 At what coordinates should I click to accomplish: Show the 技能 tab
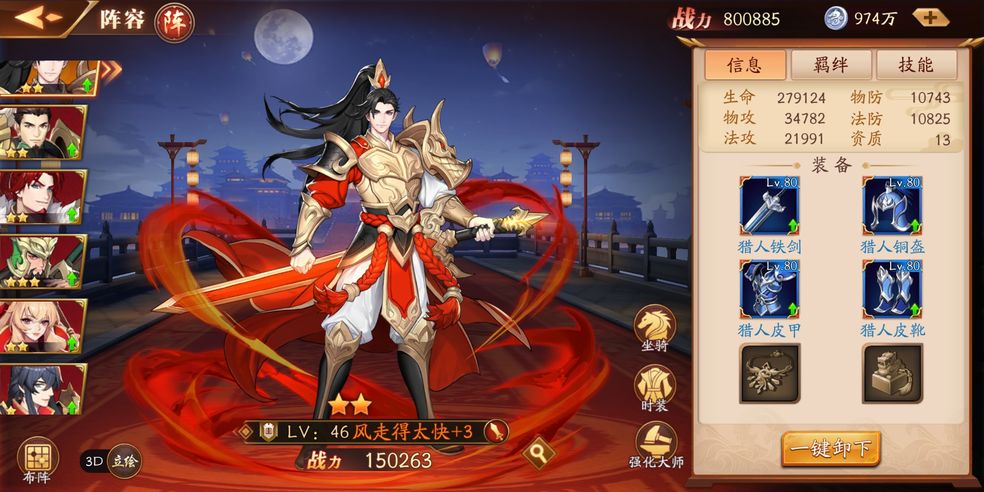point(916,65)
